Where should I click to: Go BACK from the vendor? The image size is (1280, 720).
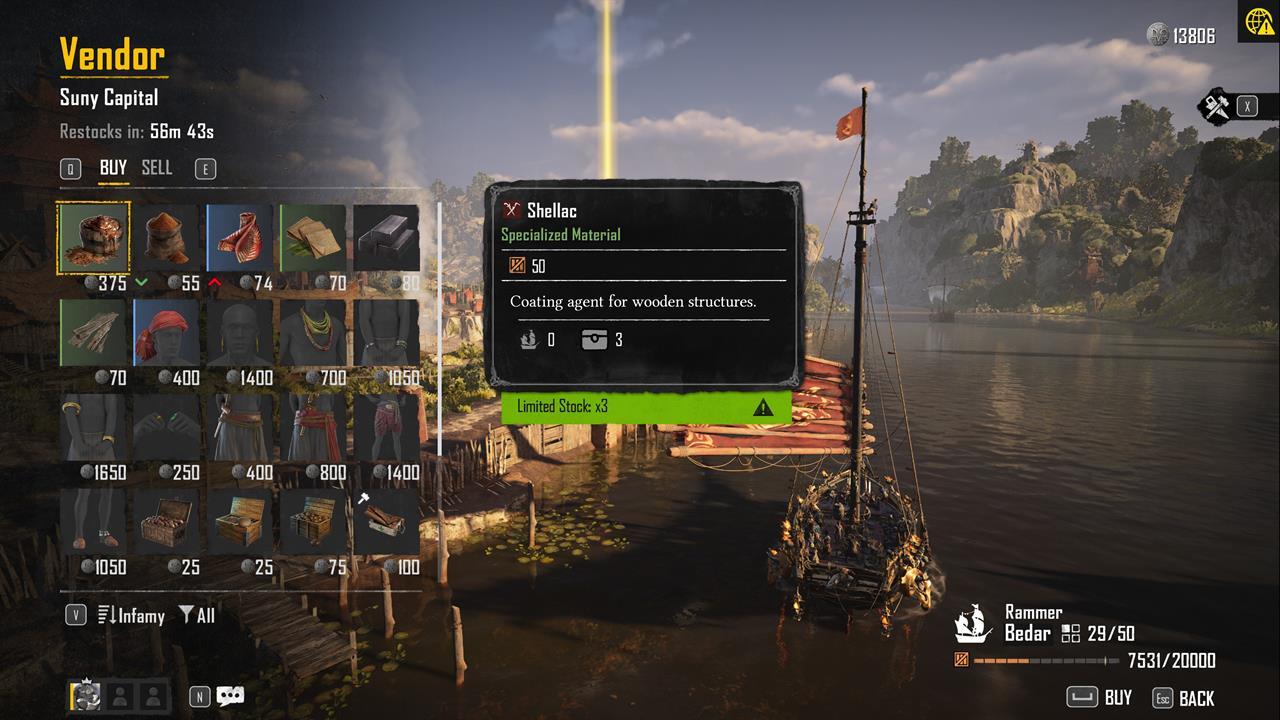pos(1184,698)
